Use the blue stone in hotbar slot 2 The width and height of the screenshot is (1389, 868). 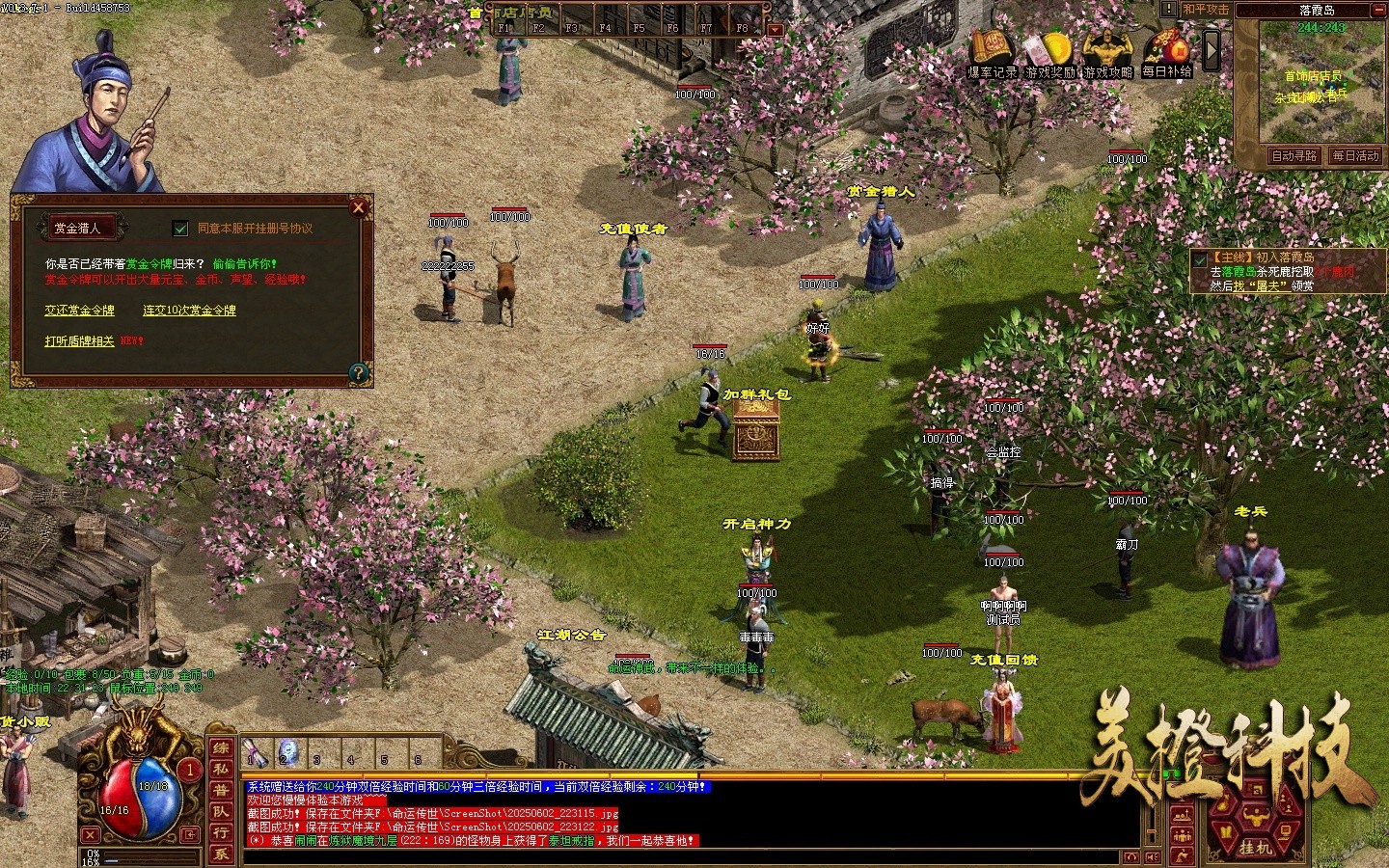point(287,750)
